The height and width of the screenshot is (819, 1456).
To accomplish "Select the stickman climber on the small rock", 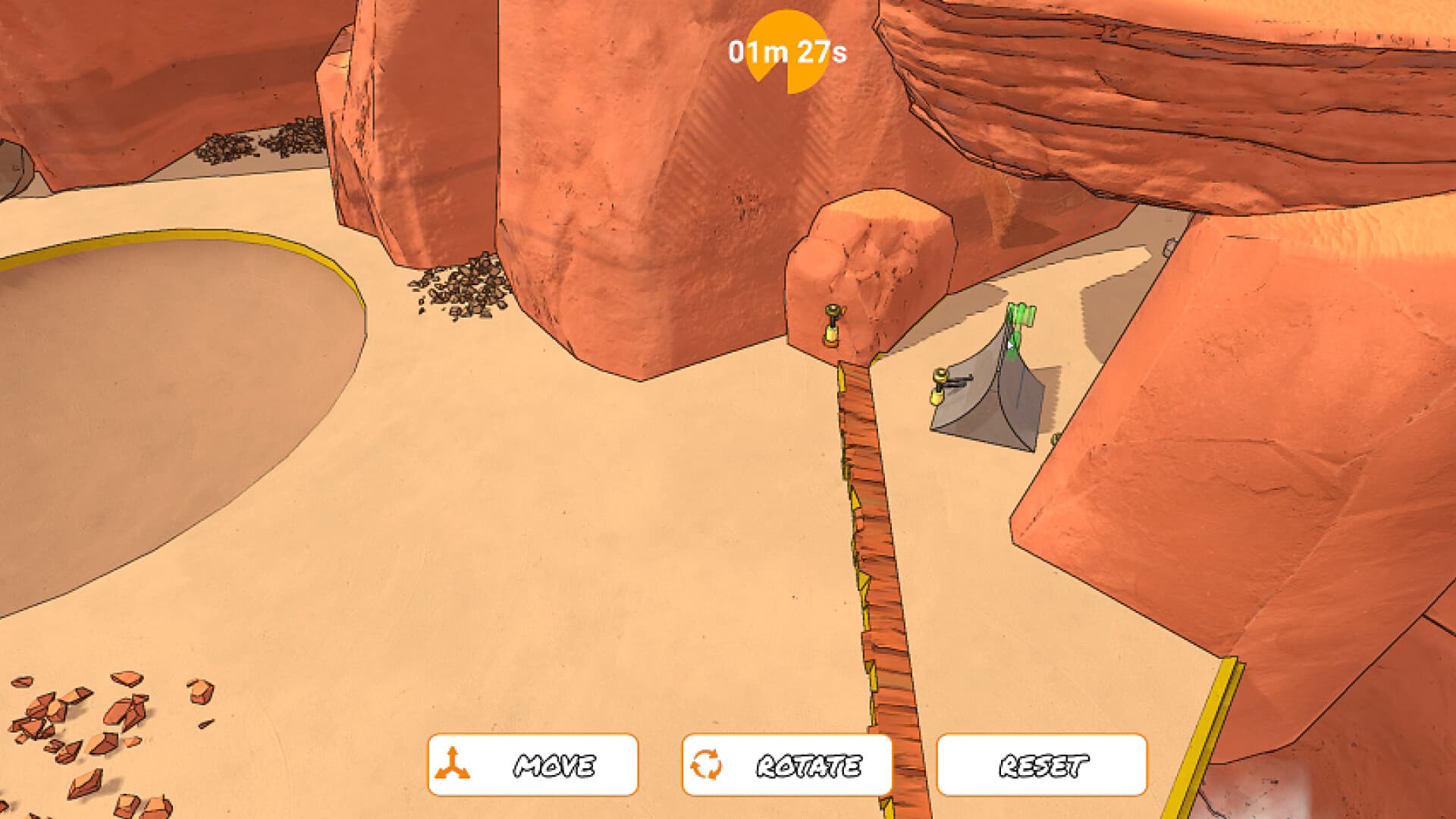I will click(x=832, y=313).
